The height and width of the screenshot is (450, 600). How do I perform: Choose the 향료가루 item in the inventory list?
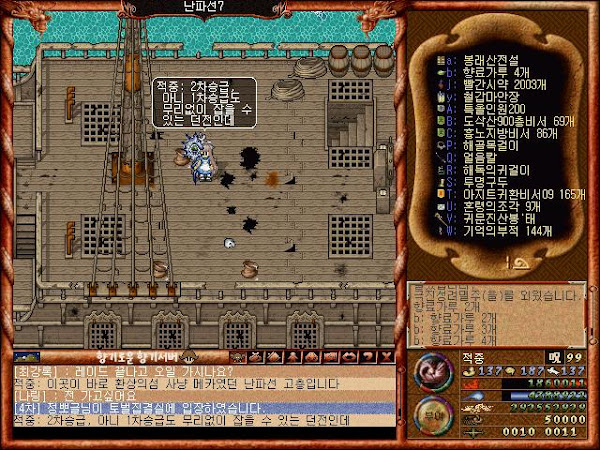click(x=492, y=73)
